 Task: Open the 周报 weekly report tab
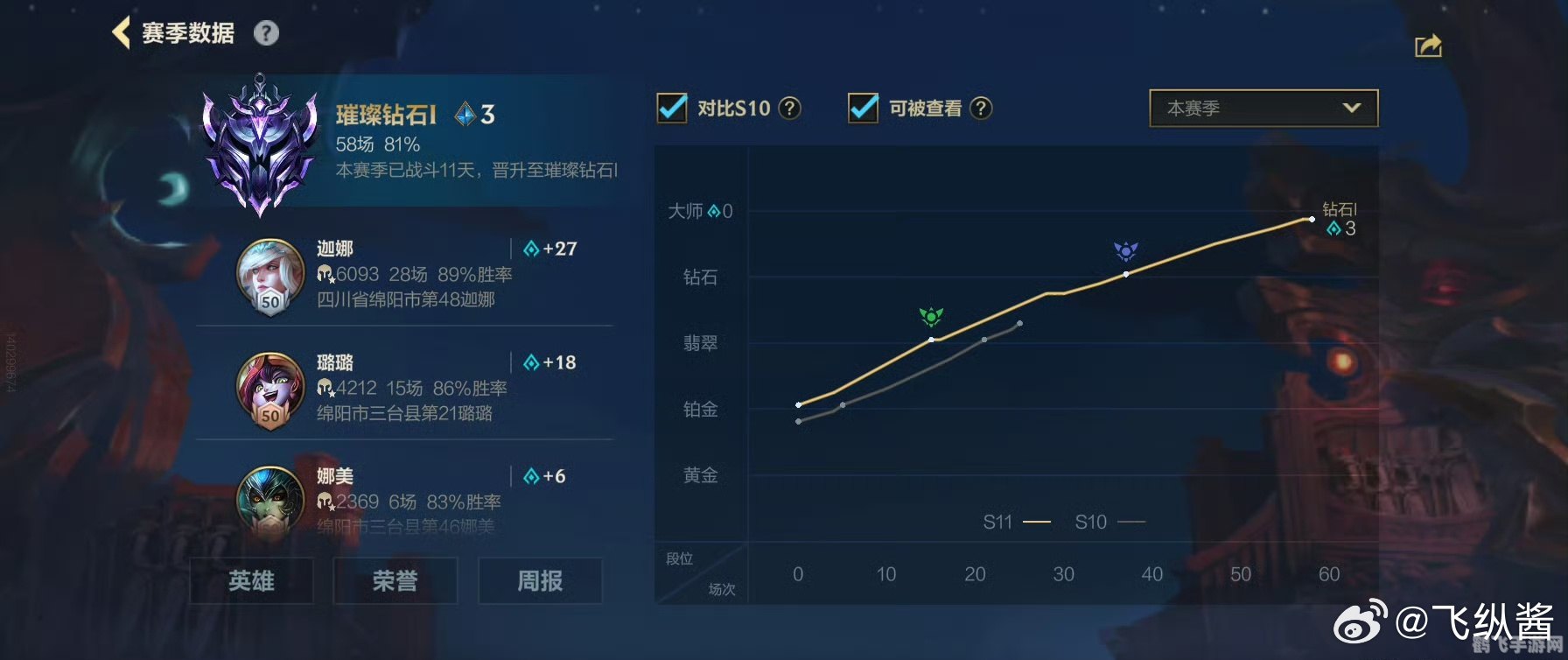(541, 580)
